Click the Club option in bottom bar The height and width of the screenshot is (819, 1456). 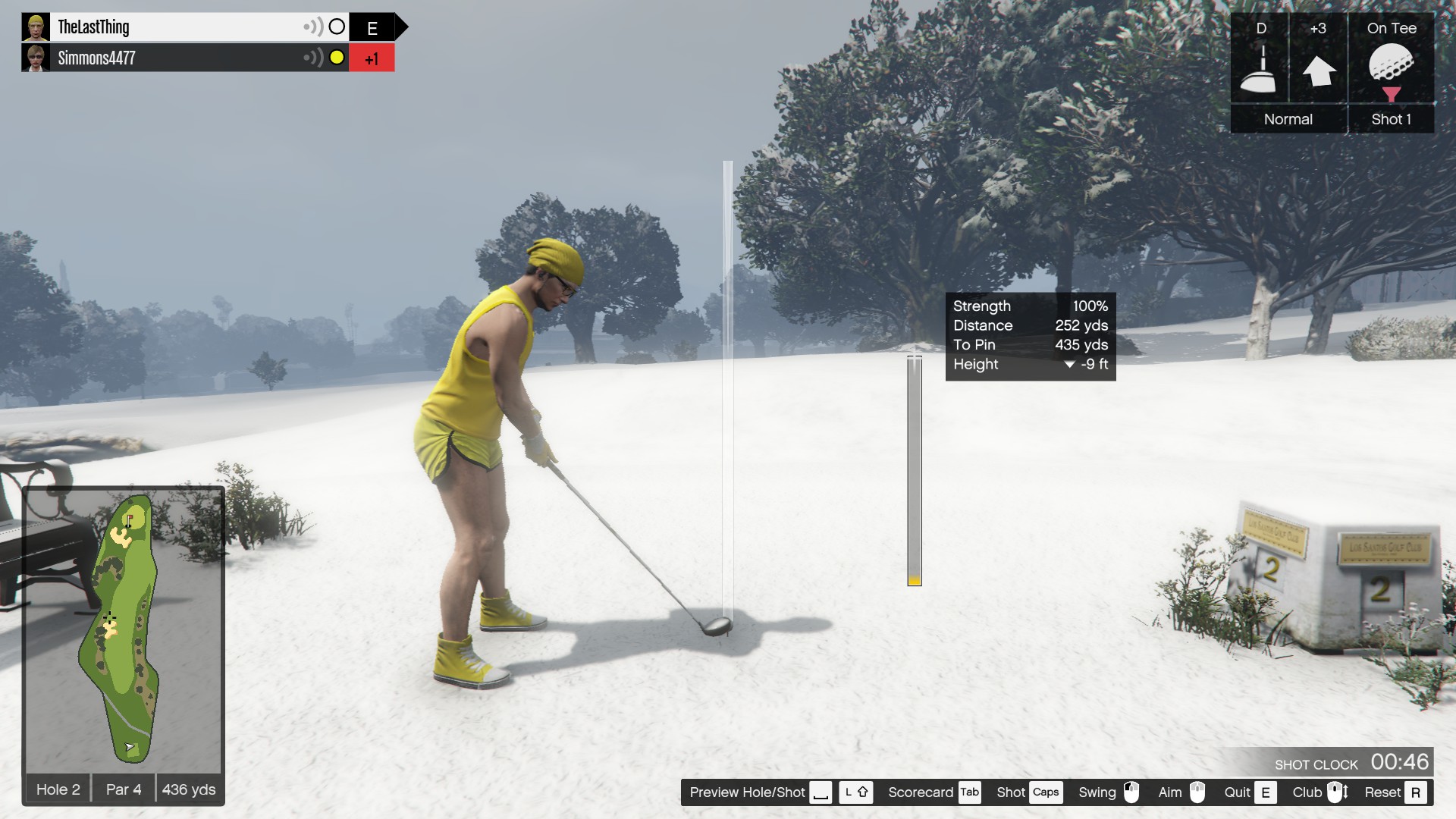tap(1319, 792)
